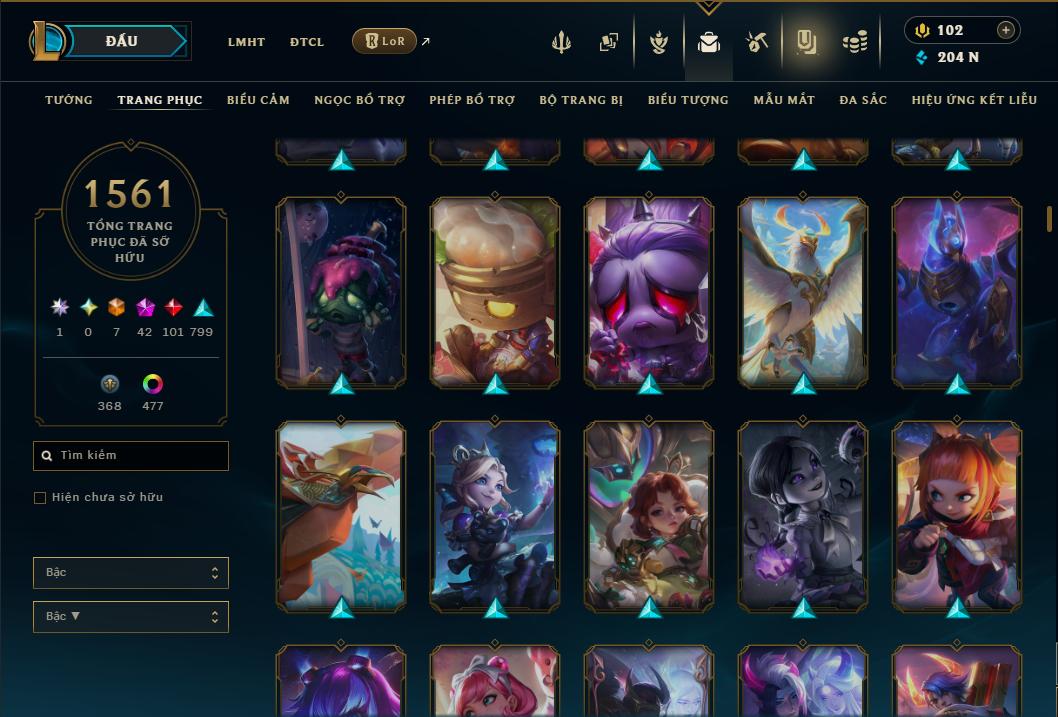Click the ĐẤU play button
1058x717 pixels.
point(122,41)
